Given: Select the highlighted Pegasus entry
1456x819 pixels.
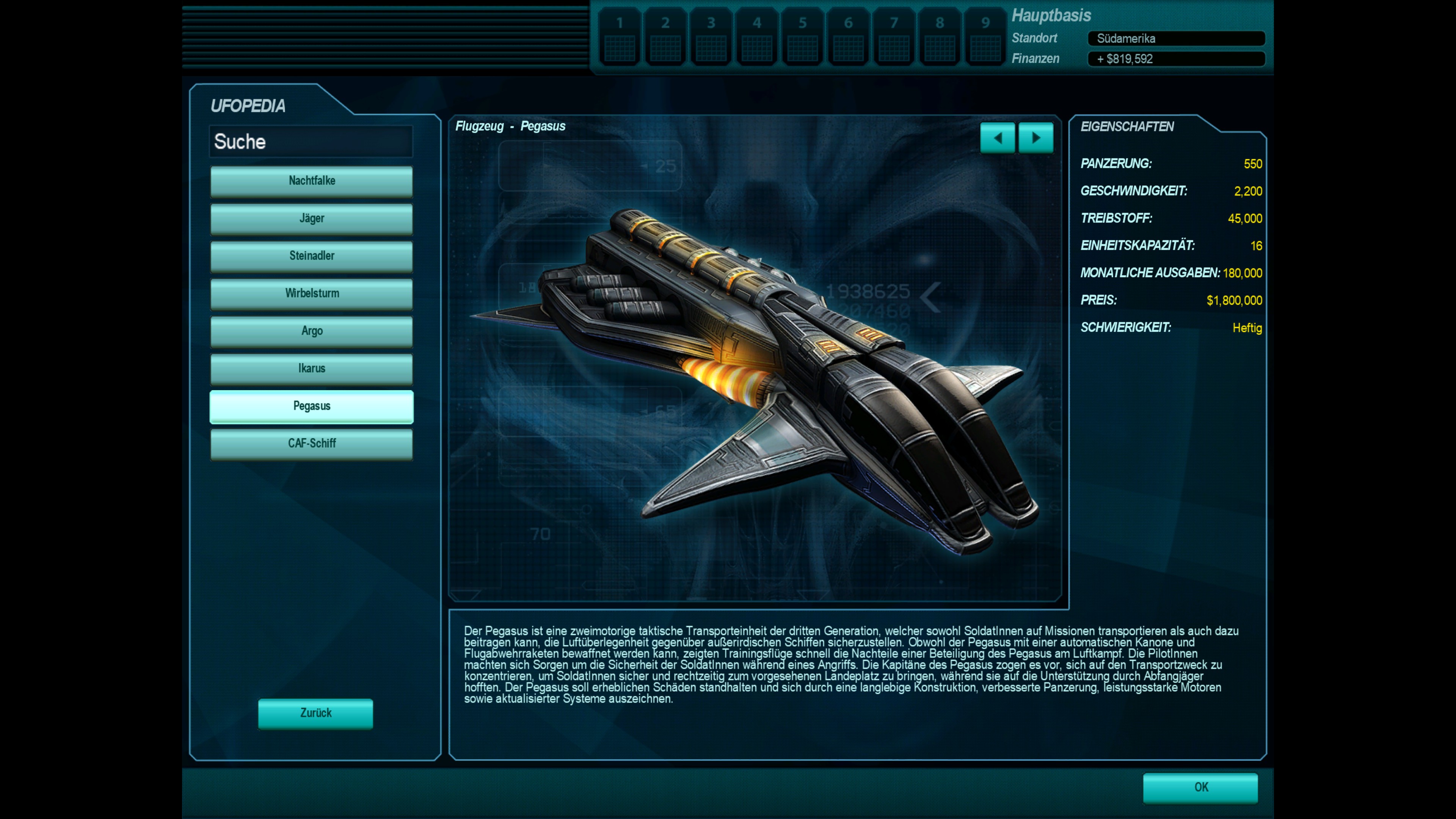Looking at the screenshot, I should coord(311,406).
